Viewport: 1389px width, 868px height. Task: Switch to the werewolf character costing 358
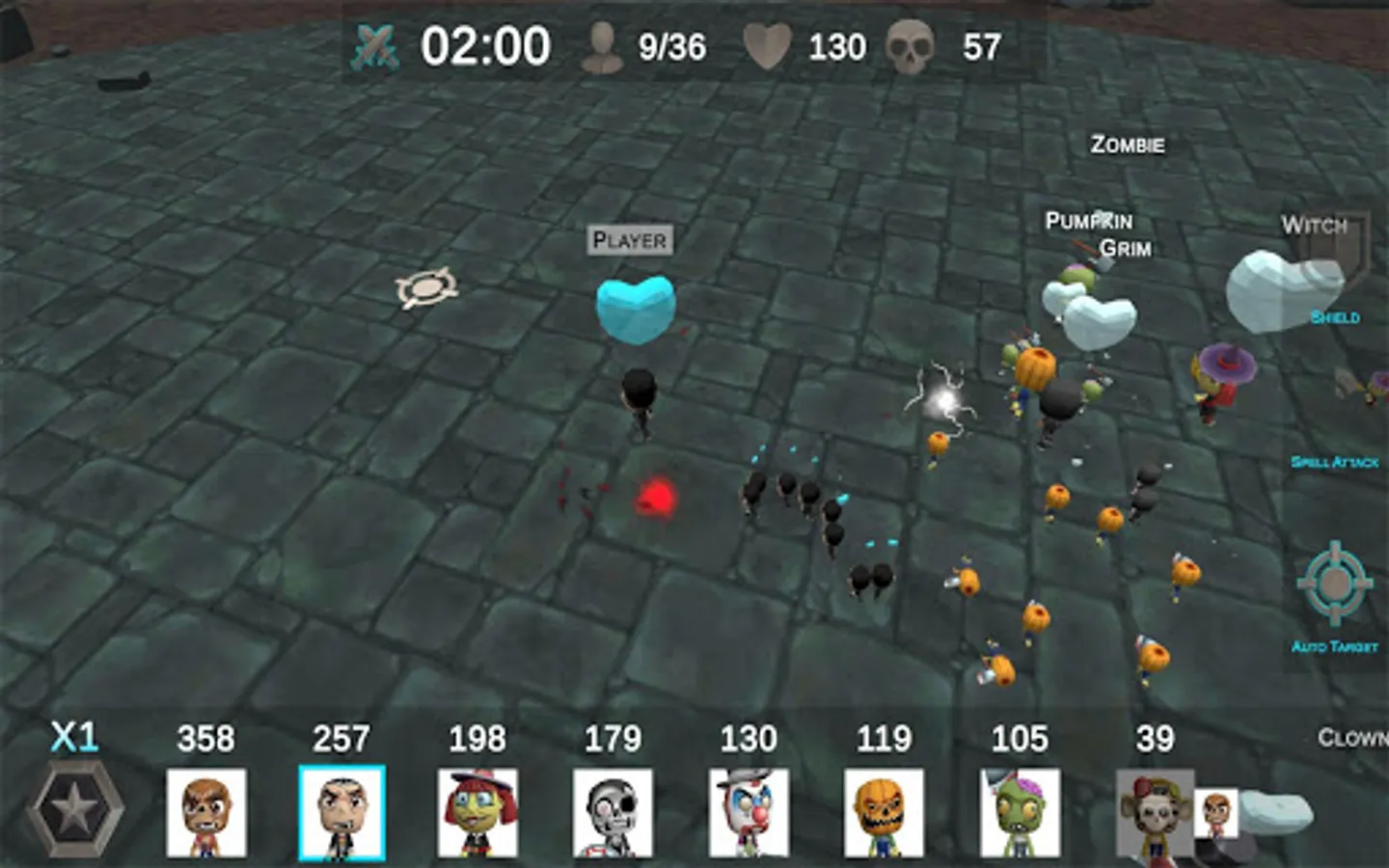pyautogui.click(x=205, y=813)
